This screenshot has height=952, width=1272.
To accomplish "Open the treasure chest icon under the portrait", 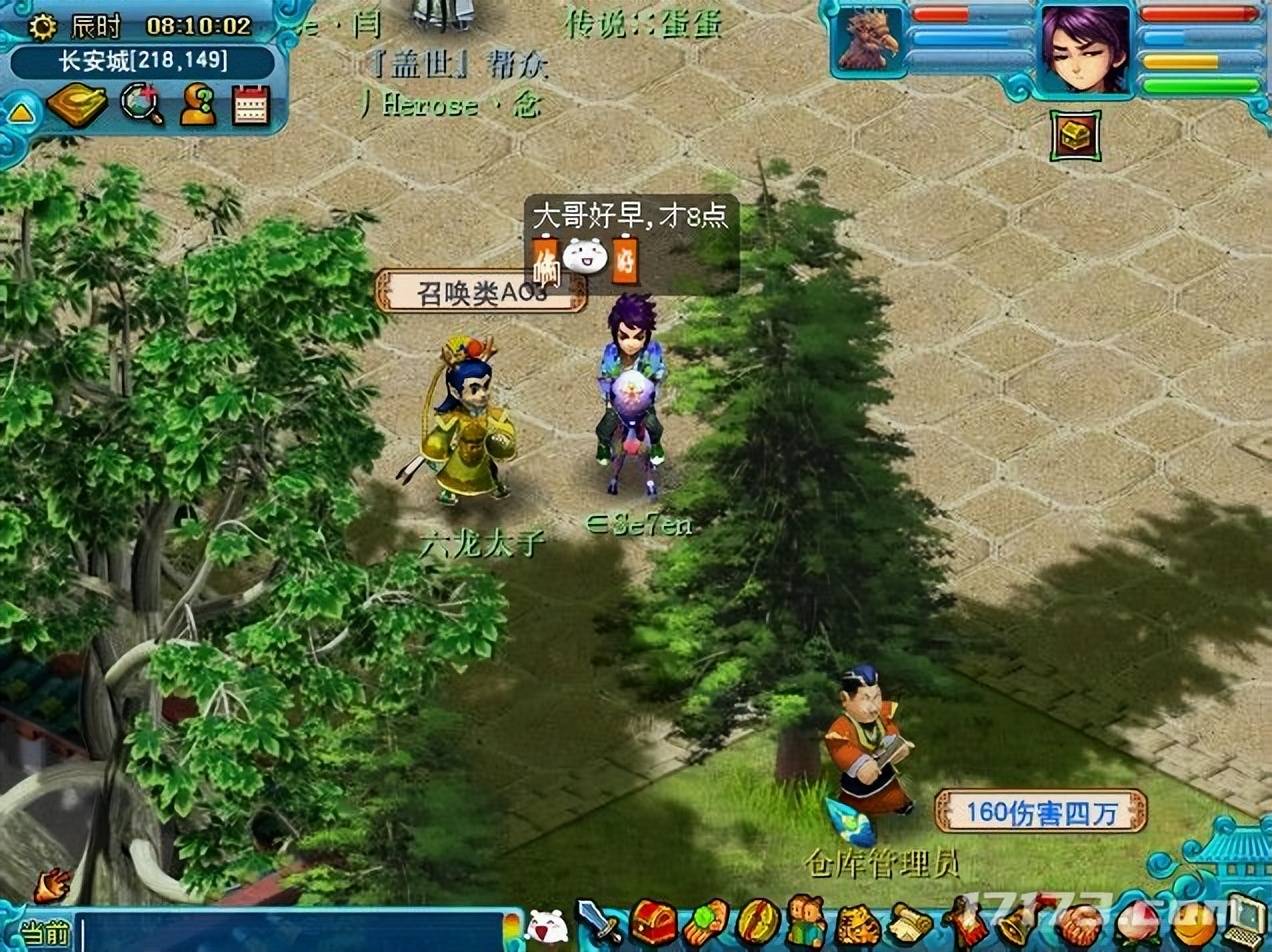I will (1076, 137).
